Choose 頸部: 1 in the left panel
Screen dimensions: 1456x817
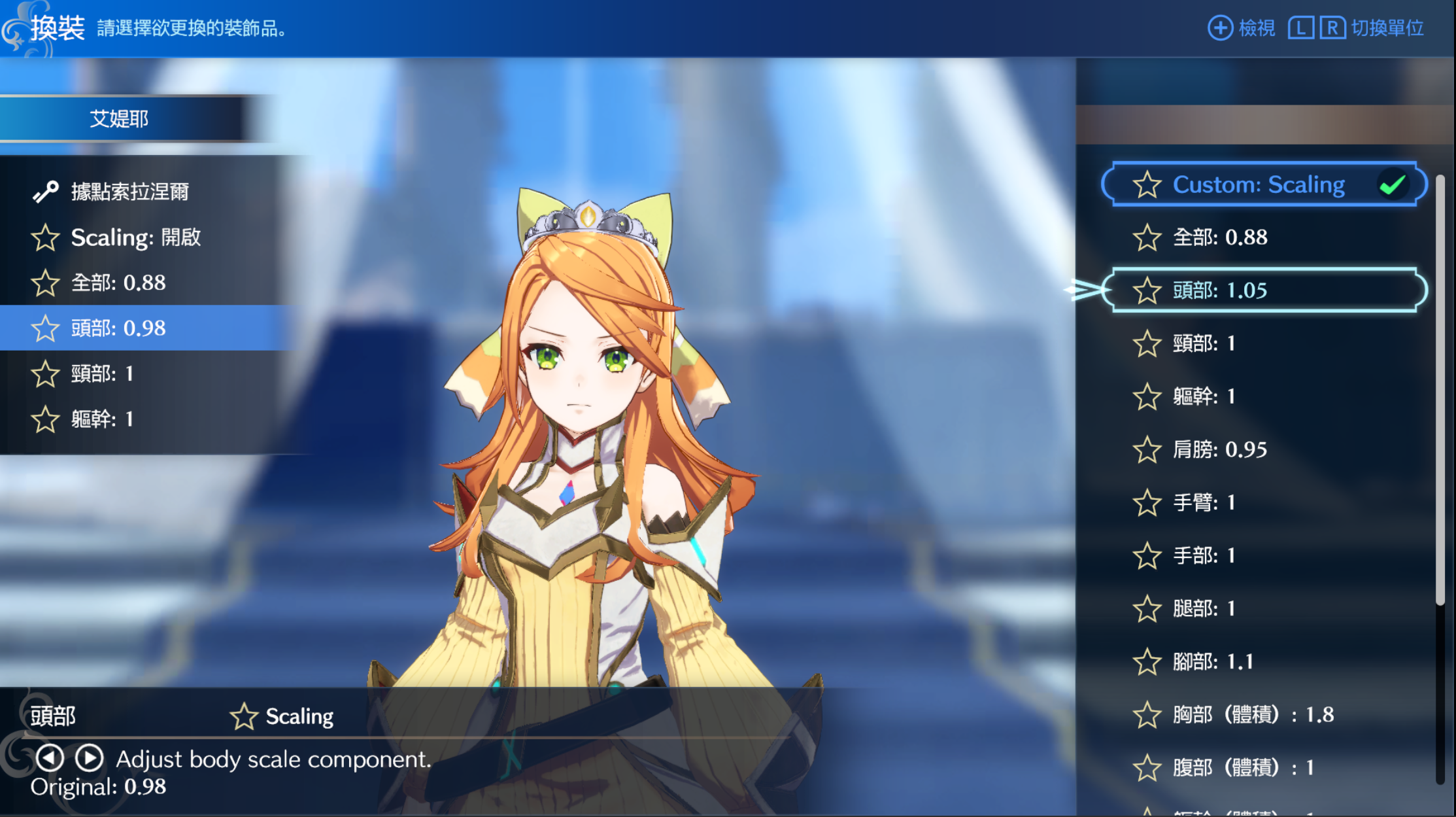point(102,374)
